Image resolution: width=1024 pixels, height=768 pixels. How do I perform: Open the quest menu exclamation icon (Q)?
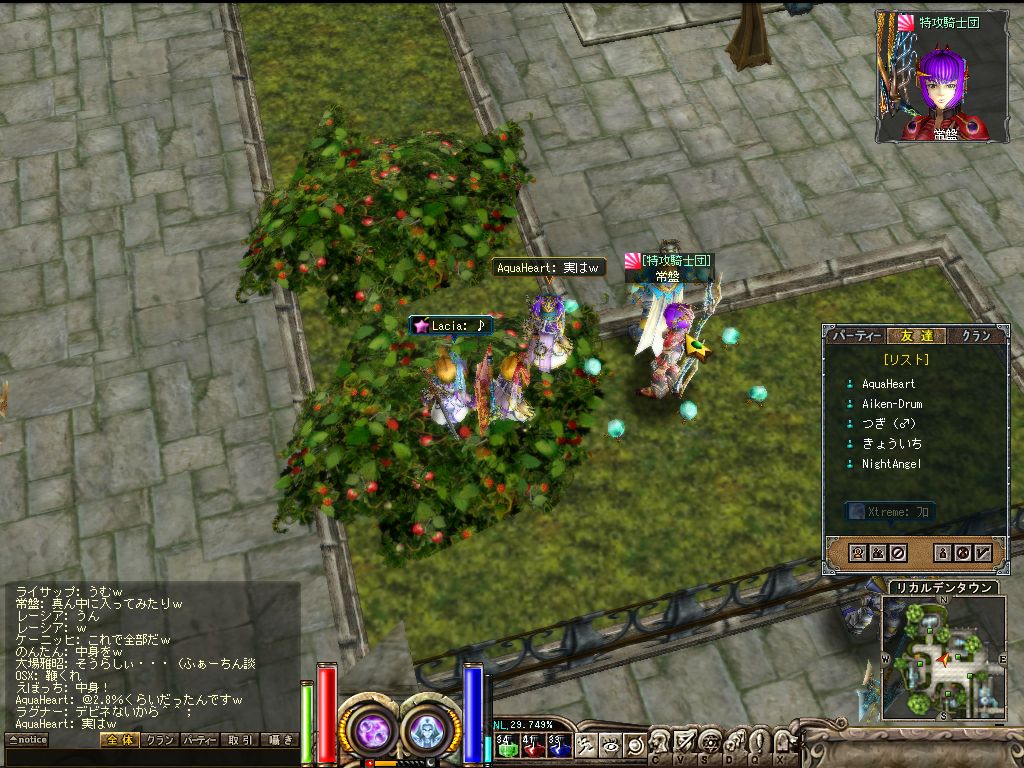pos(758,745)
